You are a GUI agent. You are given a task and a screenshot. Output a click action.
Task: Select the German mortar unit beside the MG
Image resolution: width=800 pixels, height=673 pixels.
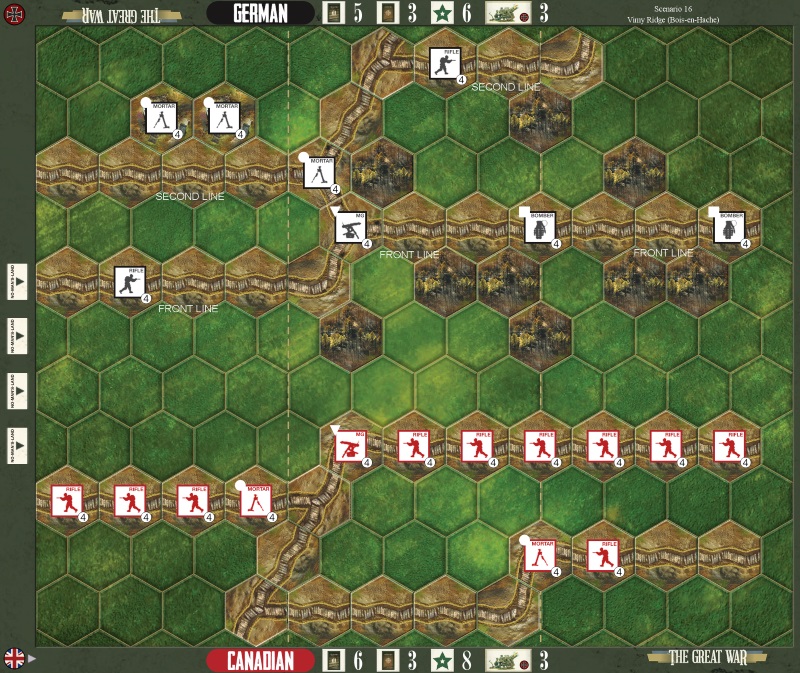pyautogui.click(x=319, y=172)
